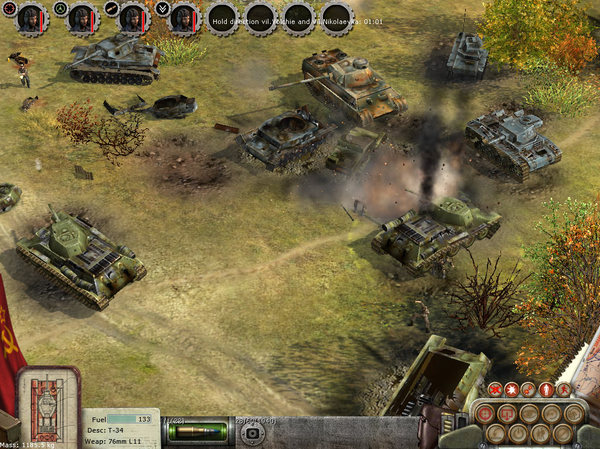Choose the white starburst fire mode button
This screenshot has height=449, width=600.
[512, 389]
